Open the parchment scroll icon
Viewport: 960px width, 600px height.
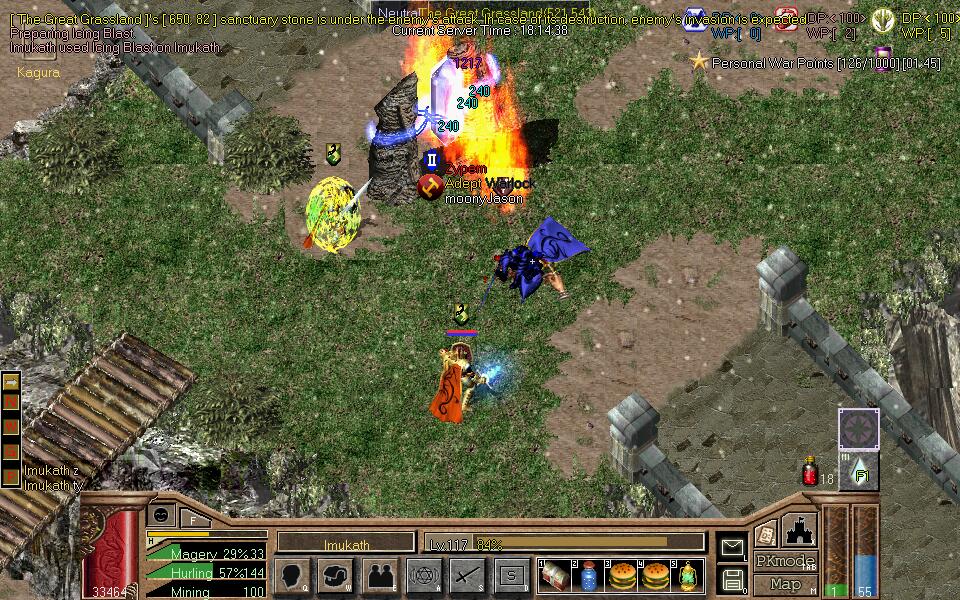tap(766, 533)
